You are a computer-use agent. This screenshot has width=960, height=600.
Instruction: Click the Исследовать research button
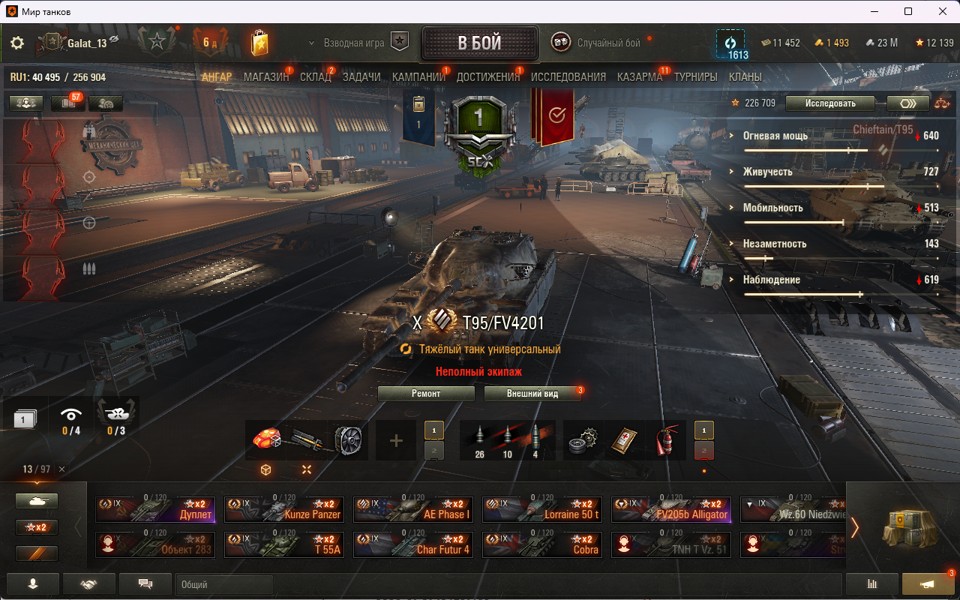click(x=829, y=103)
